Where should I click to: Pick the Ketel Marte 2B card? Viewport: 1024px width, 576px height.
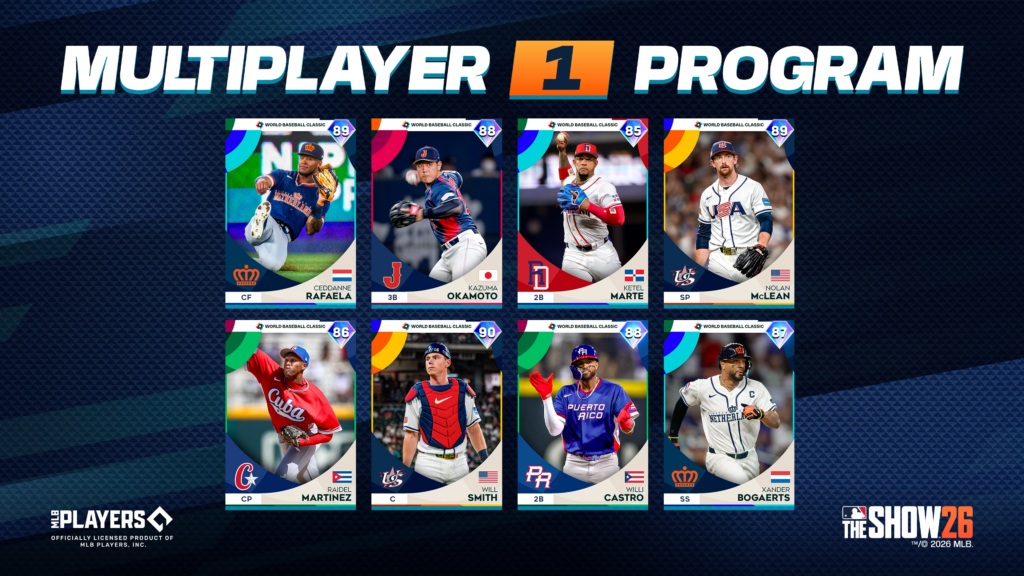pos(582,212)
